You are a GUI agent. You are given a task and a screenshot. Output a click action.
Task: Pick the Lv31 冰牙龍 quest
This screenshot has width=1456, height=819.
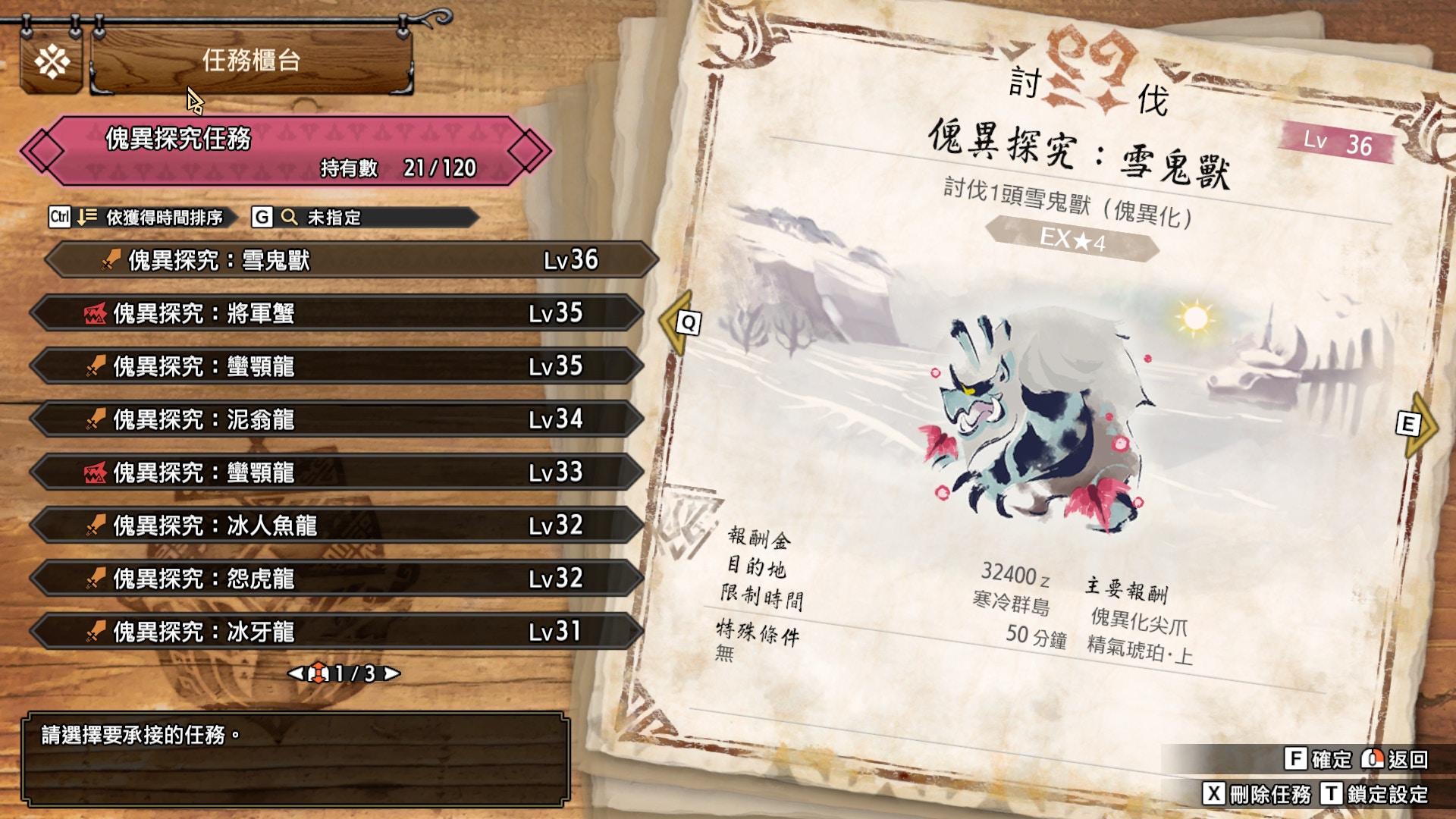coord(337,632)
